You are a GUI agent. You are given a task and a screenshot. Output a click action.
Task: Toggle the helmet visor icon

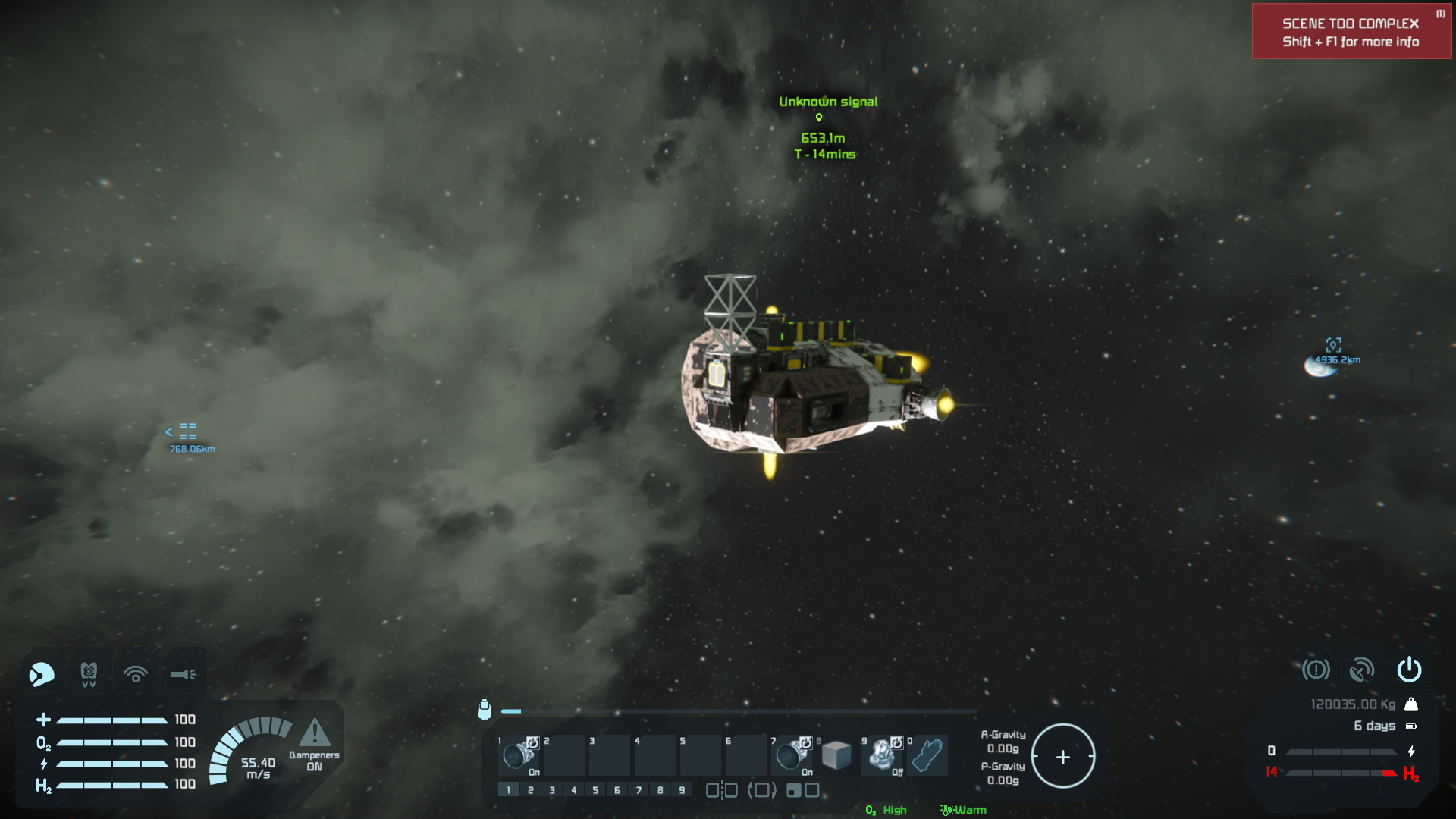point(42,673)
